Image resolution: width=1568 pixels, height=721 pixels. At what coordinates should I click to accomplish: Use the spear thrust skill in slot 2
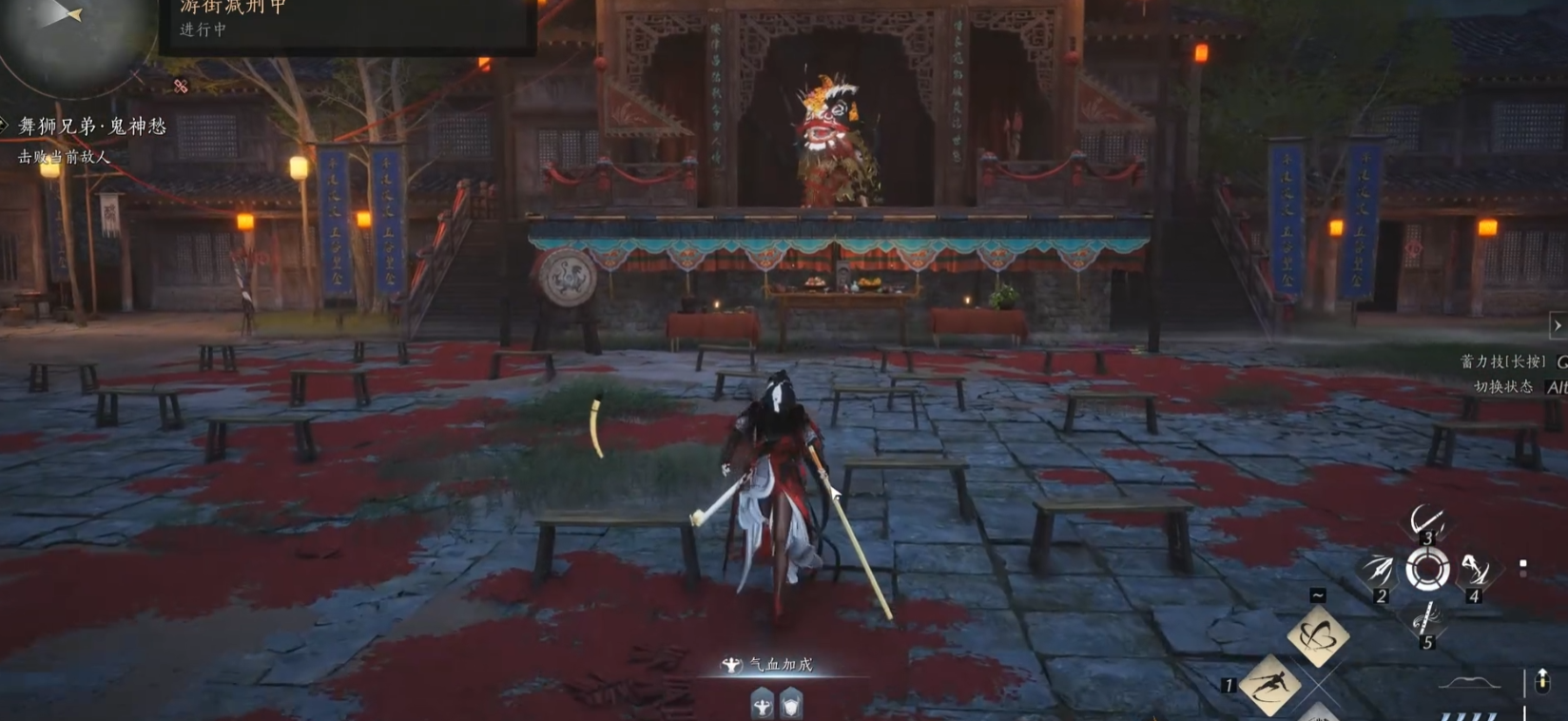pyautogui.click(x=1378, y=571)
